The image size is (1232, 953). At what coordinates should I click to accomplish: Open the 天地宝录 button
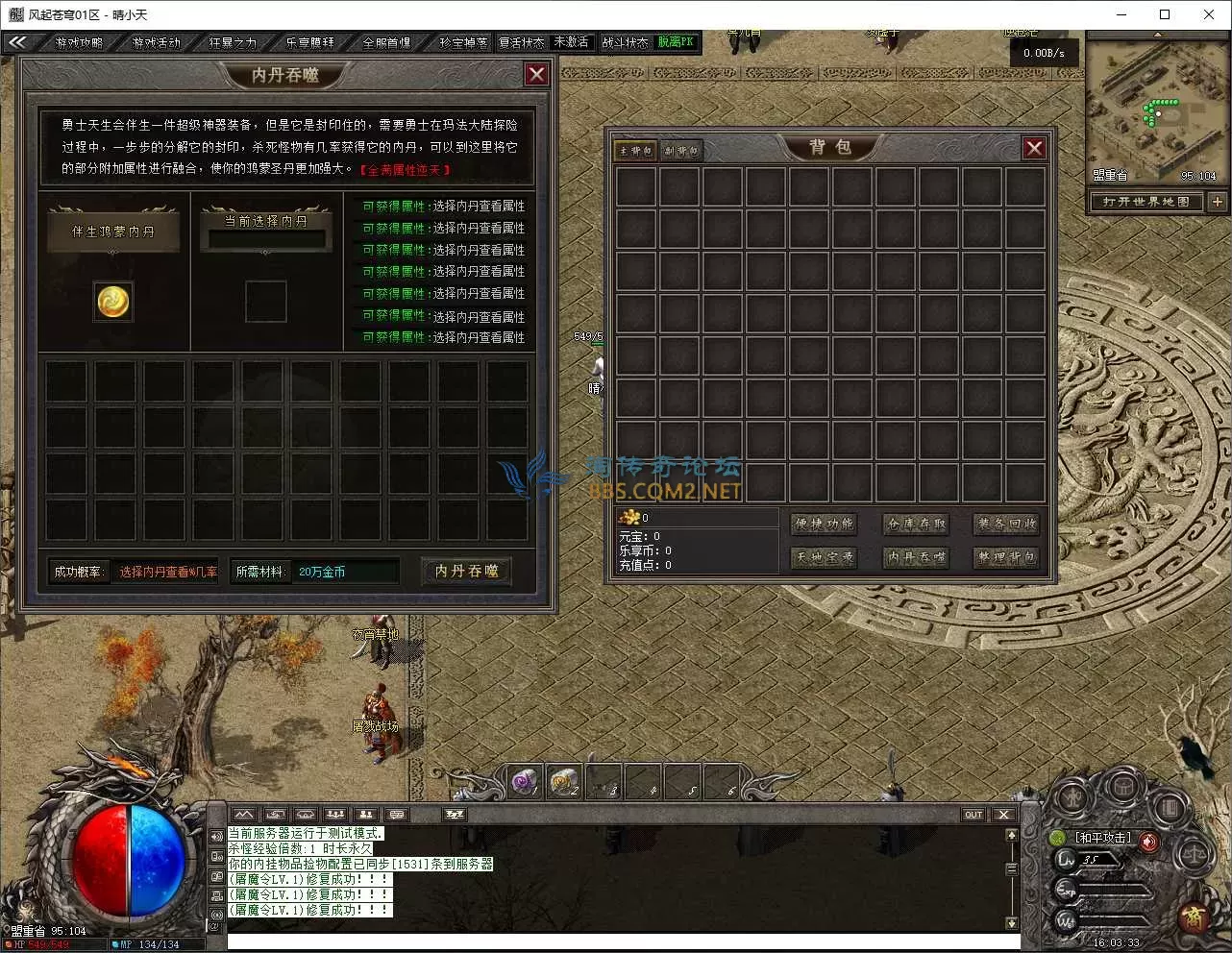pyautogui.click(x=825, y=557)
